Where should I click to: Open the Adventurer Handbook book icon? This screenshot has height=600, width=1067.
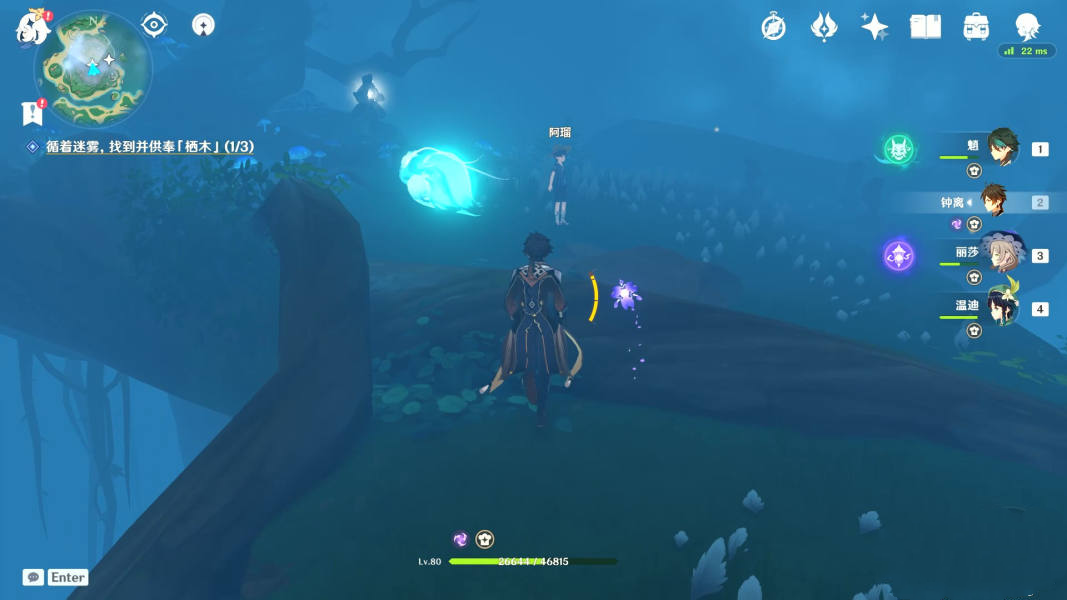(x=925, y=27)
